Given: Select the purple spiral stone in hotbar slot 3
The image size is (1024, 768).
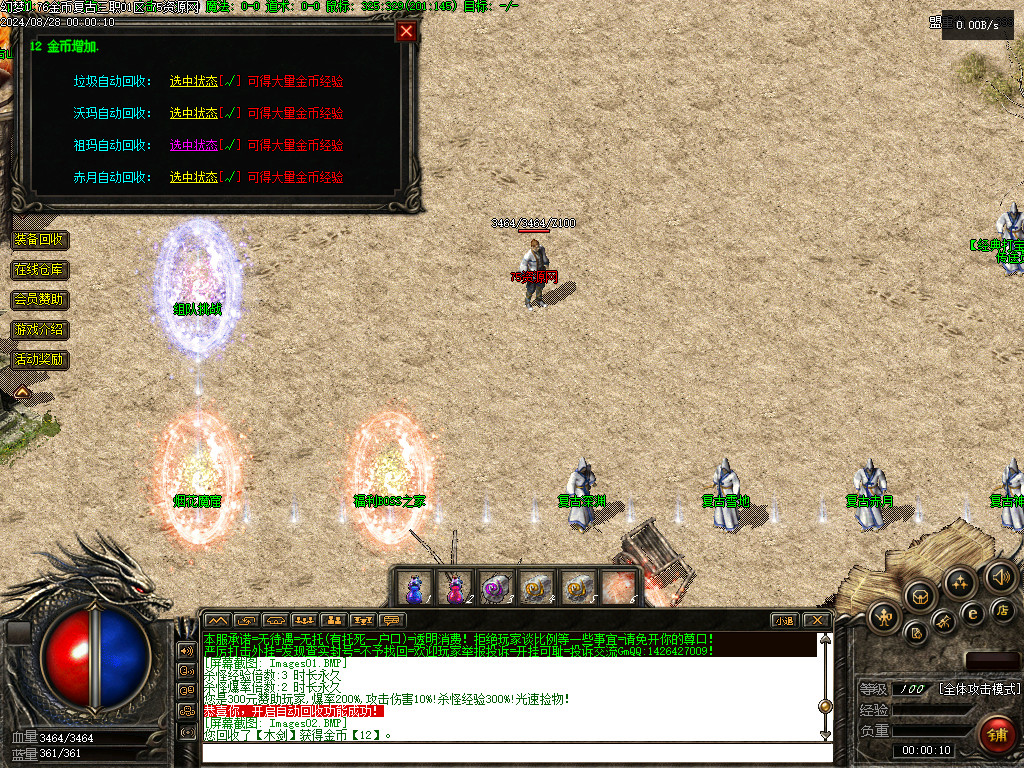Looking at the screenshot, I should point(496,587).
